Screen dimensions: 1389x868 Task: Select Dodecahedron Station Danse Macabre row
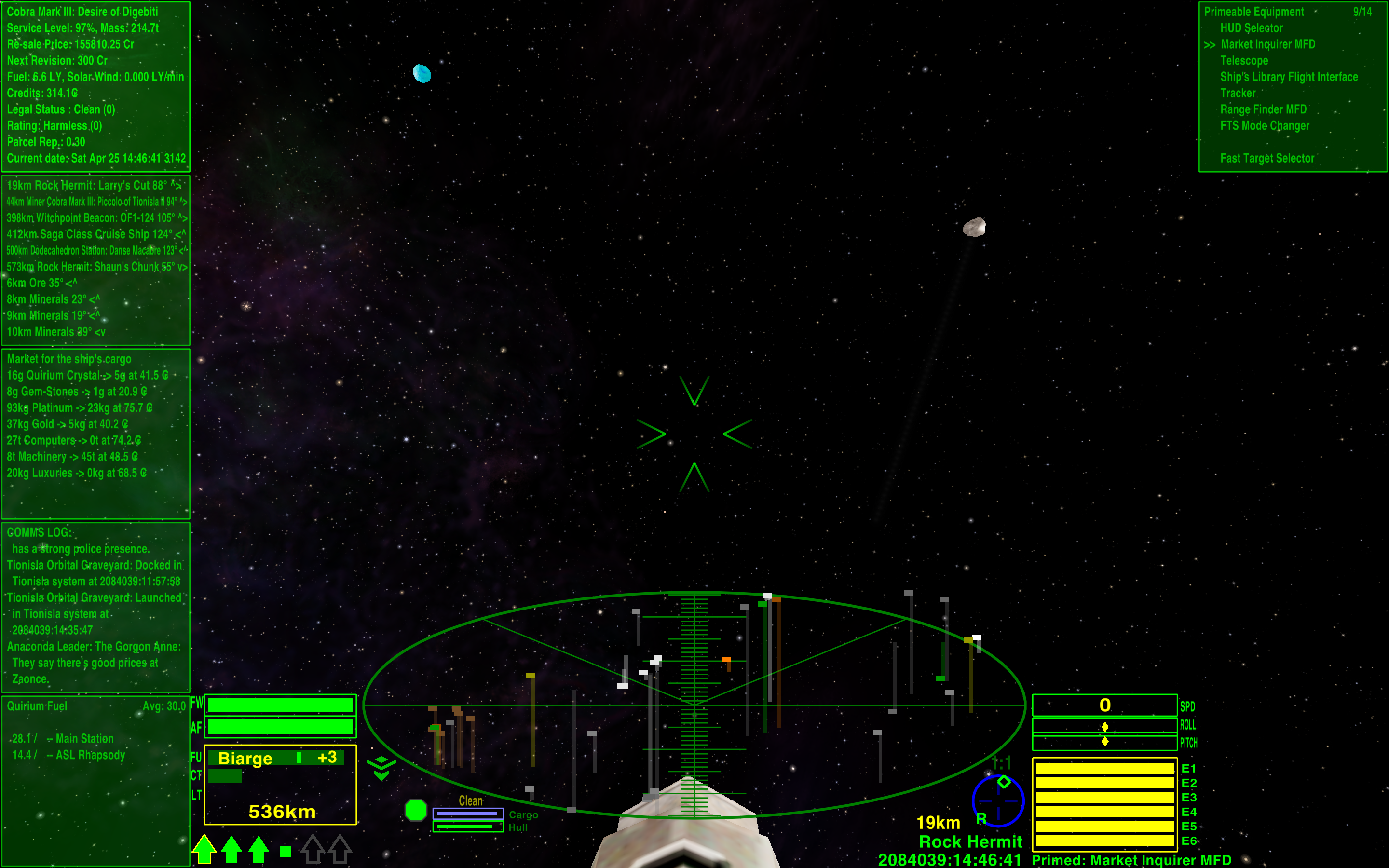coord(95,251)
